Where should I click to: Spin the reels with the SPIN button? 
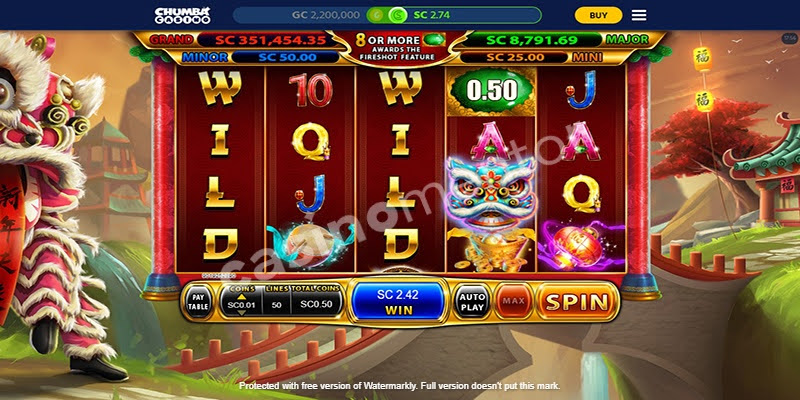point(575,301)
